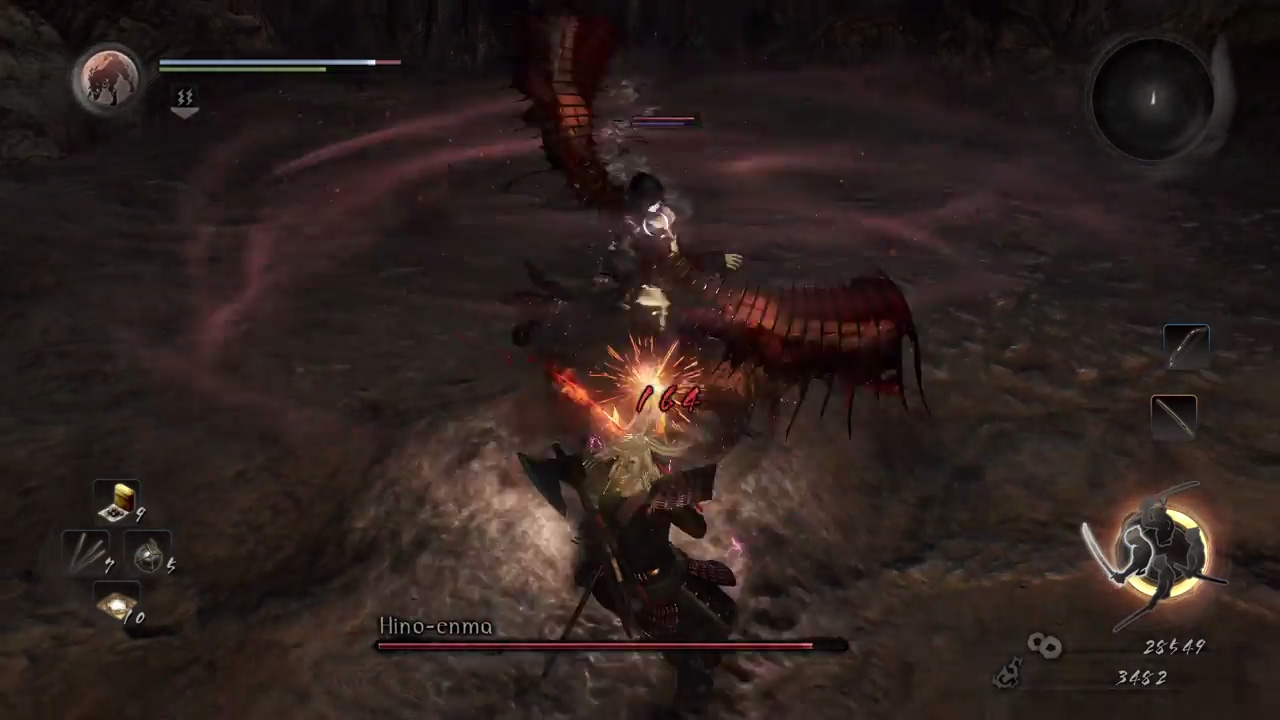Select the shuriken item shortcut

85,555
